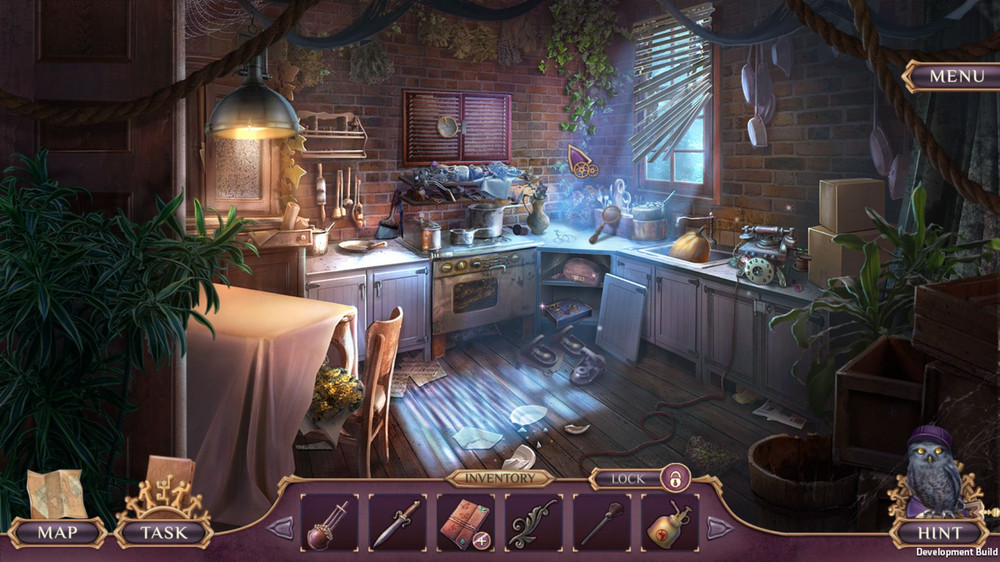1000x562 pixels.
Task: Select the dagger in the inventory
Action: click(397, 522)
